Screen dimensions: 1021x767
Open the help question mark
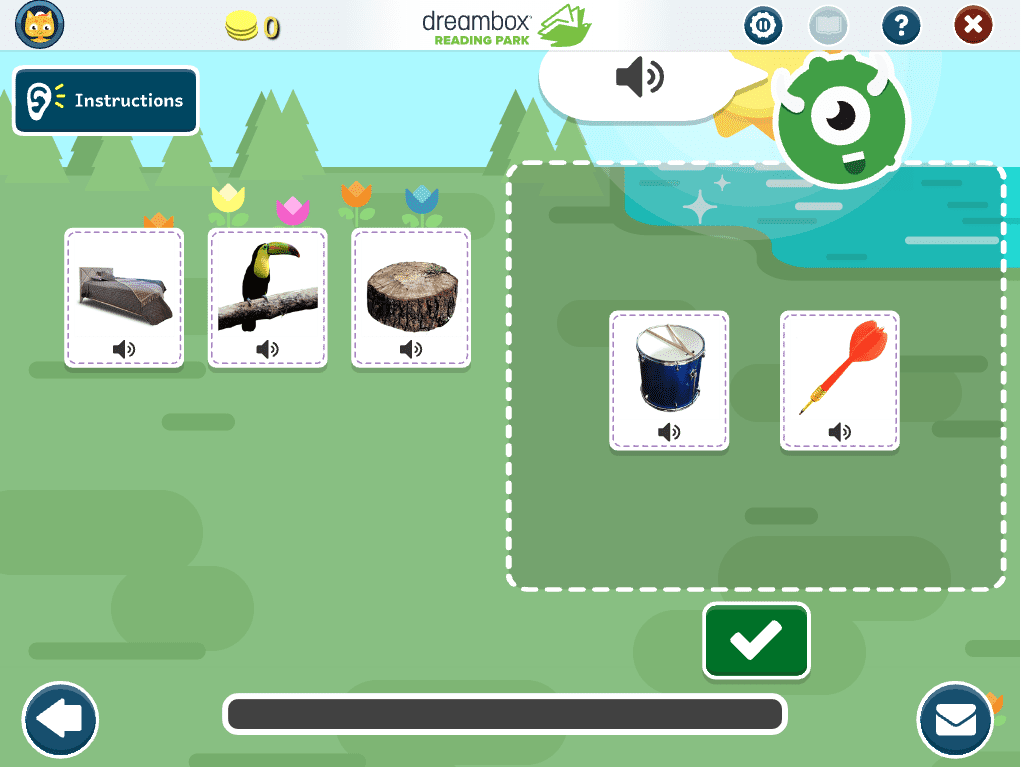click(x=901, y=25)
